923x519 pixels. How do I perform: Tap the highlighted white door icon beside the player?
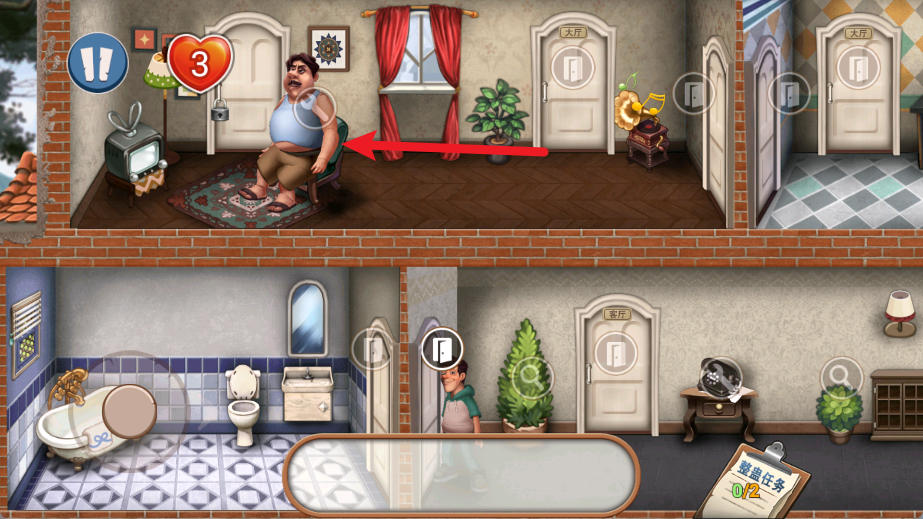[x=441, y=349]
